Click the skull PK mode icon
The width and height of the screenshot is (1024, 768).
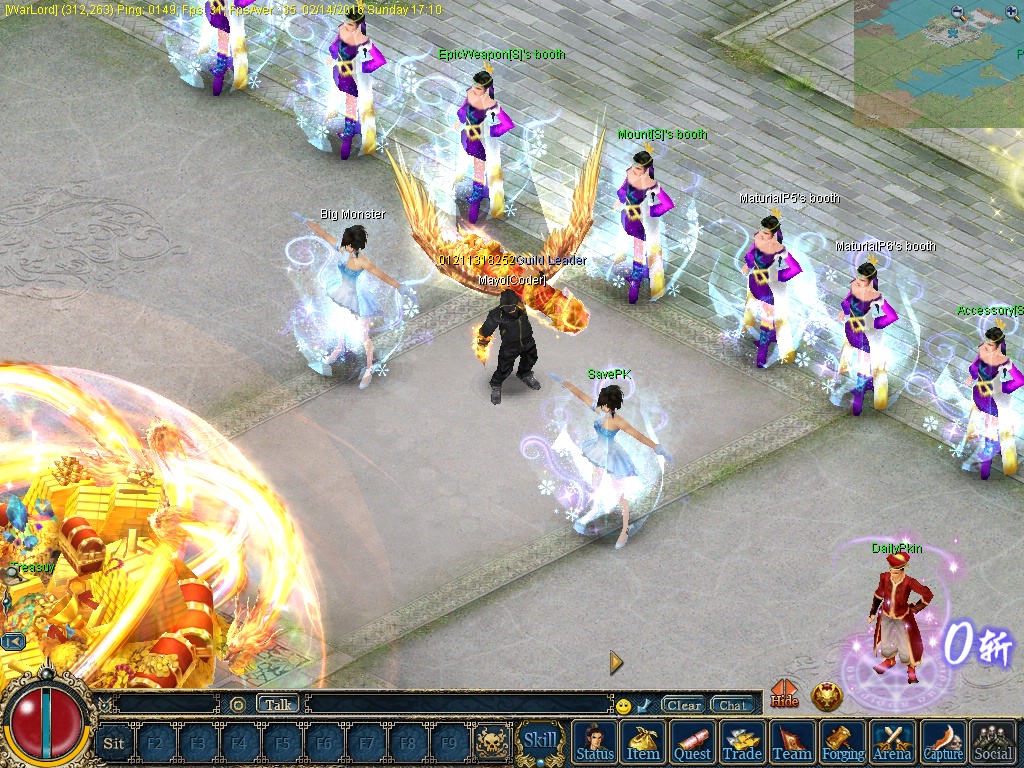[x=492, y=743]
